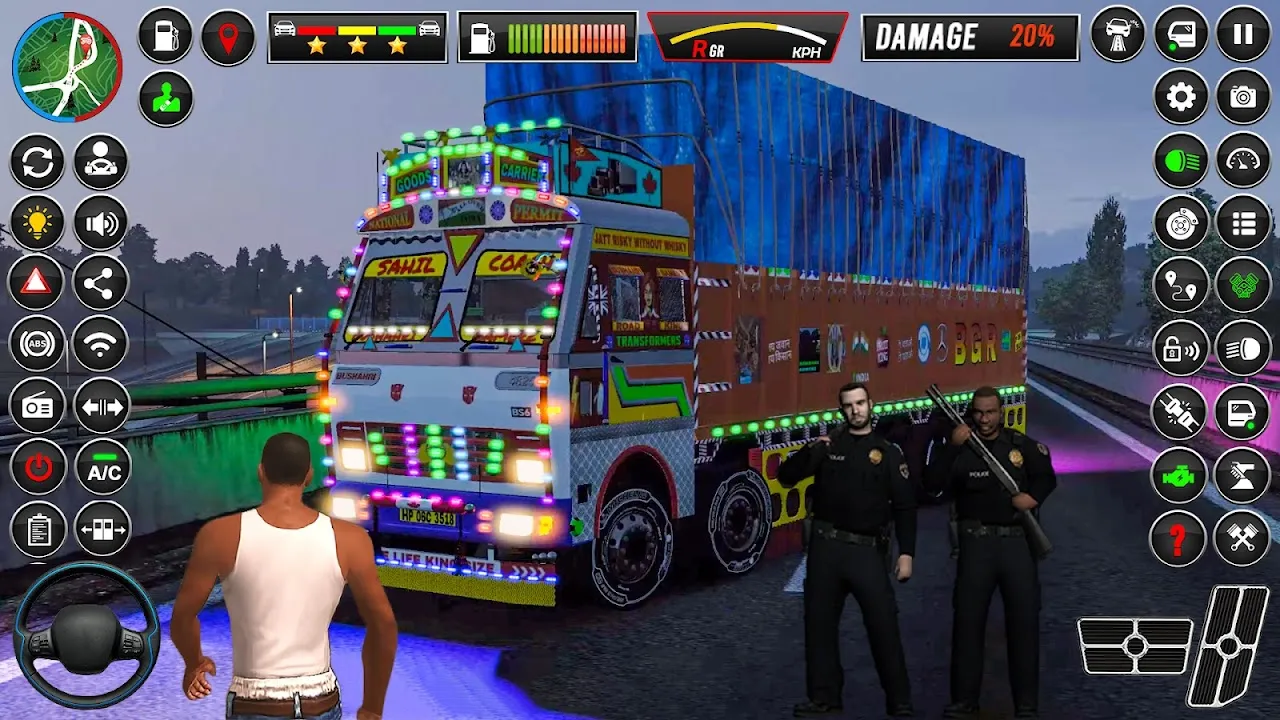This screenshot has height=720, width=1280.
Task: Hit the red engine power button
Action: point(38,467)
